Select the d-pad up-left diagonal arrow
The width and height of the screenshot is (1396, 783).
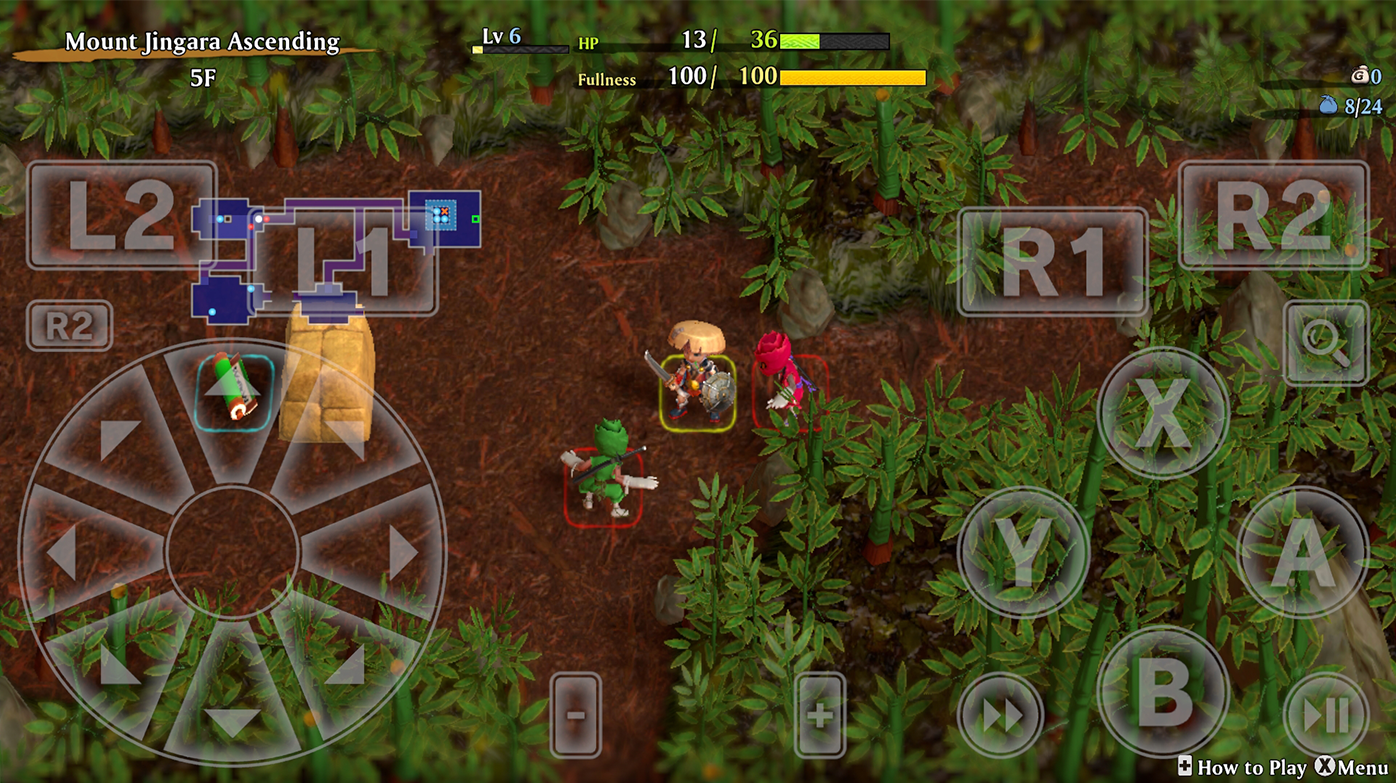click(118, 437)
